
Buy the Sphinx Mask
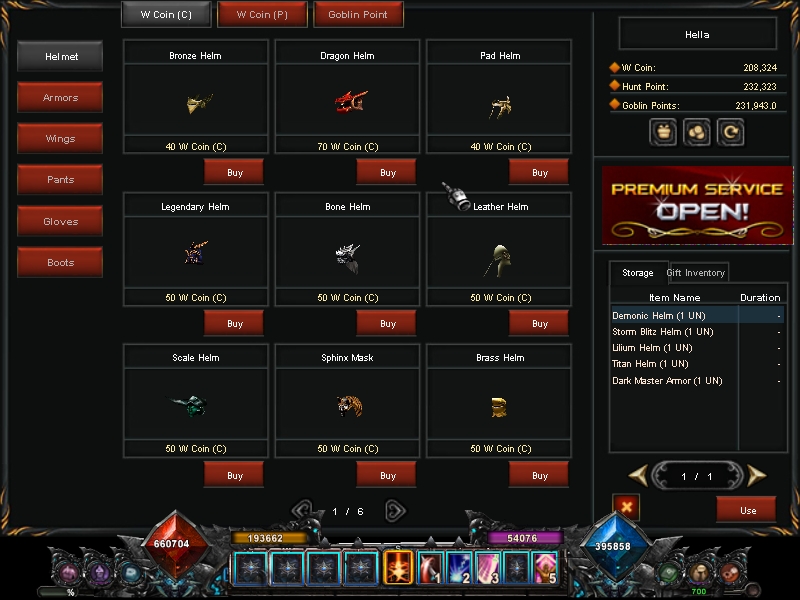[387, 475]
